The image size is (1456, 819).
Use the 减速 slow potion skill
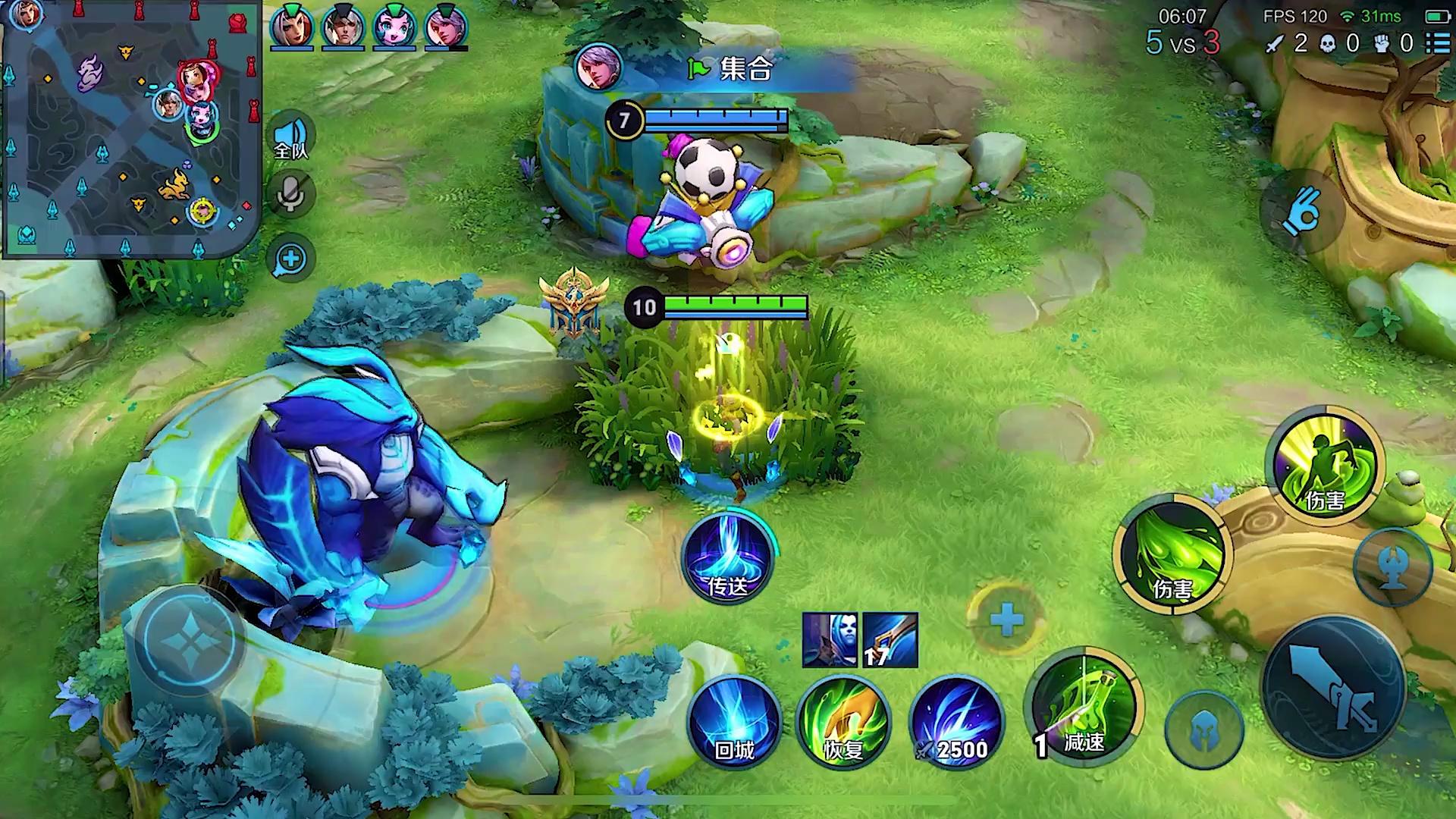click(1083, 707)
